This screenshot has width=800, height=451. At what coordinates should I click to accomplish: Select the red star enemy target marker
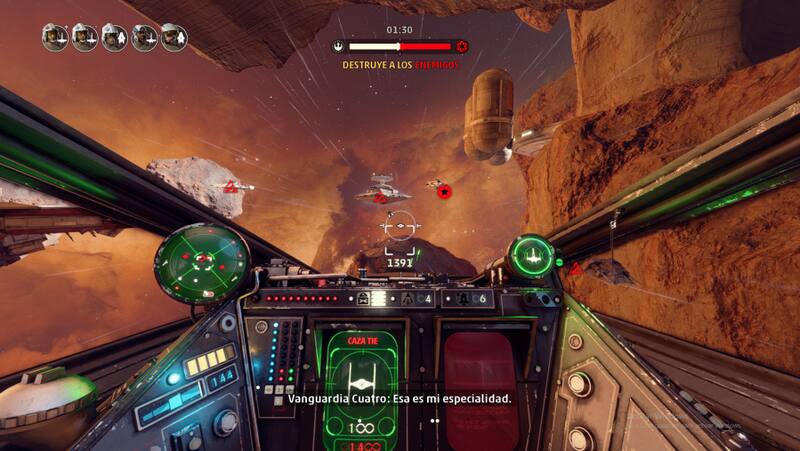pos(444,191)
